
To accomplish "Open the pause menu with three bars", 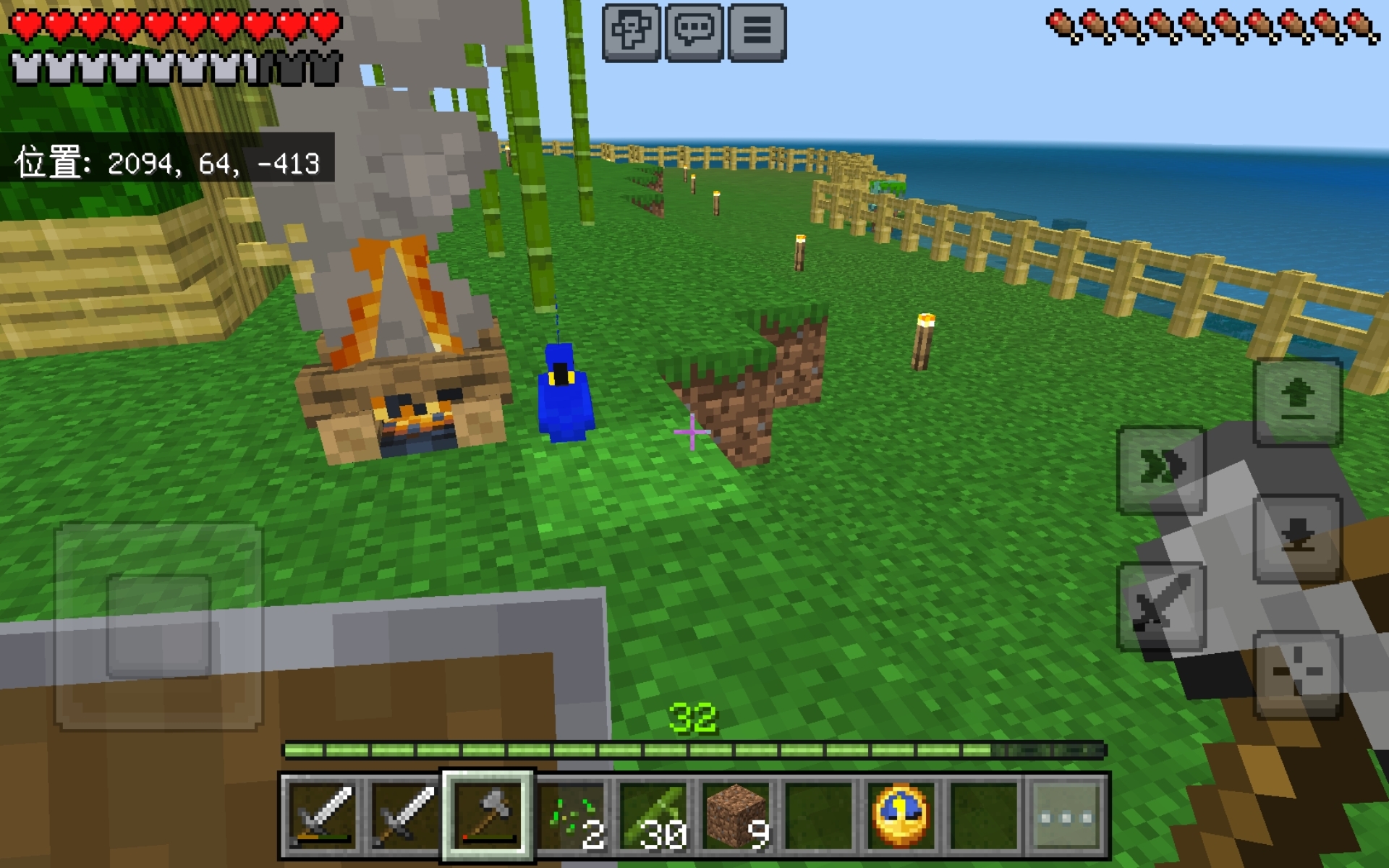I will [757, 32].
